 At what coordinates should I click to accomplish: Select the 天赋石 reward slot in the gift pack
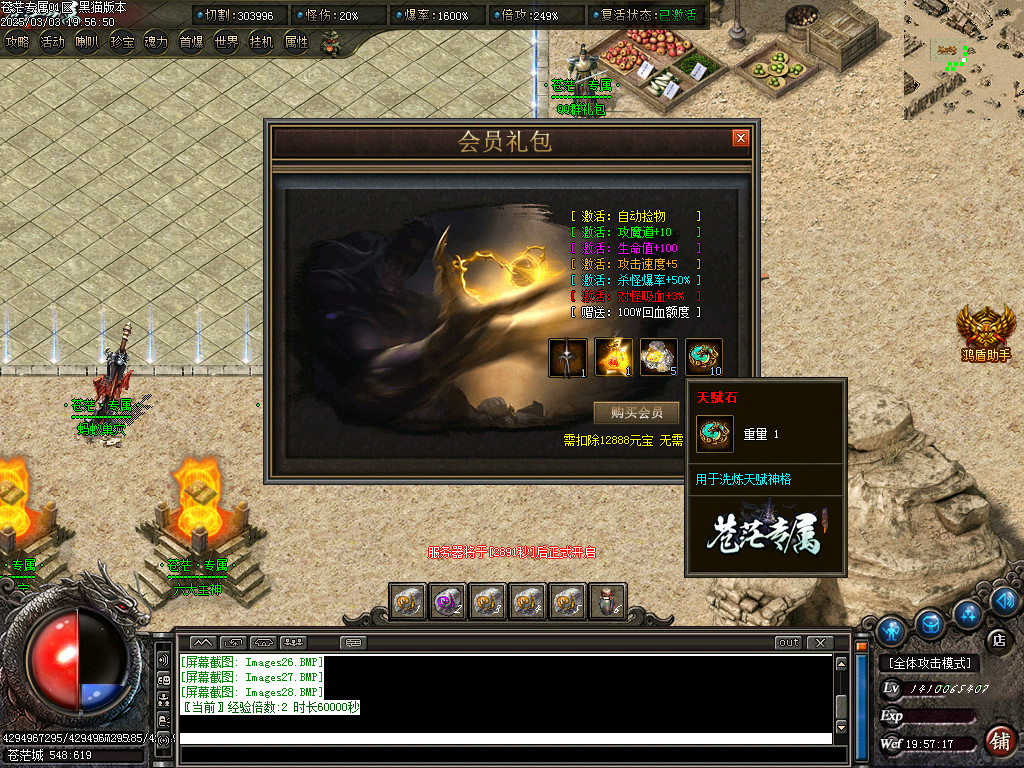pos(704,357)
